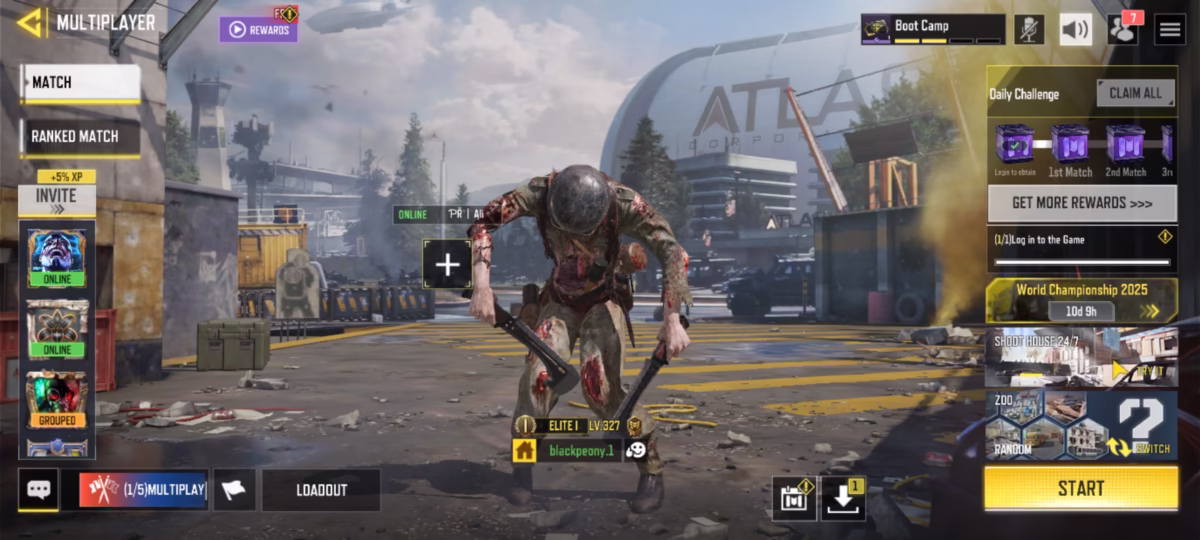Select the Match mode tab
Image resolution: width=1200 pixels, height=540 pixels.
click(80, 83)
